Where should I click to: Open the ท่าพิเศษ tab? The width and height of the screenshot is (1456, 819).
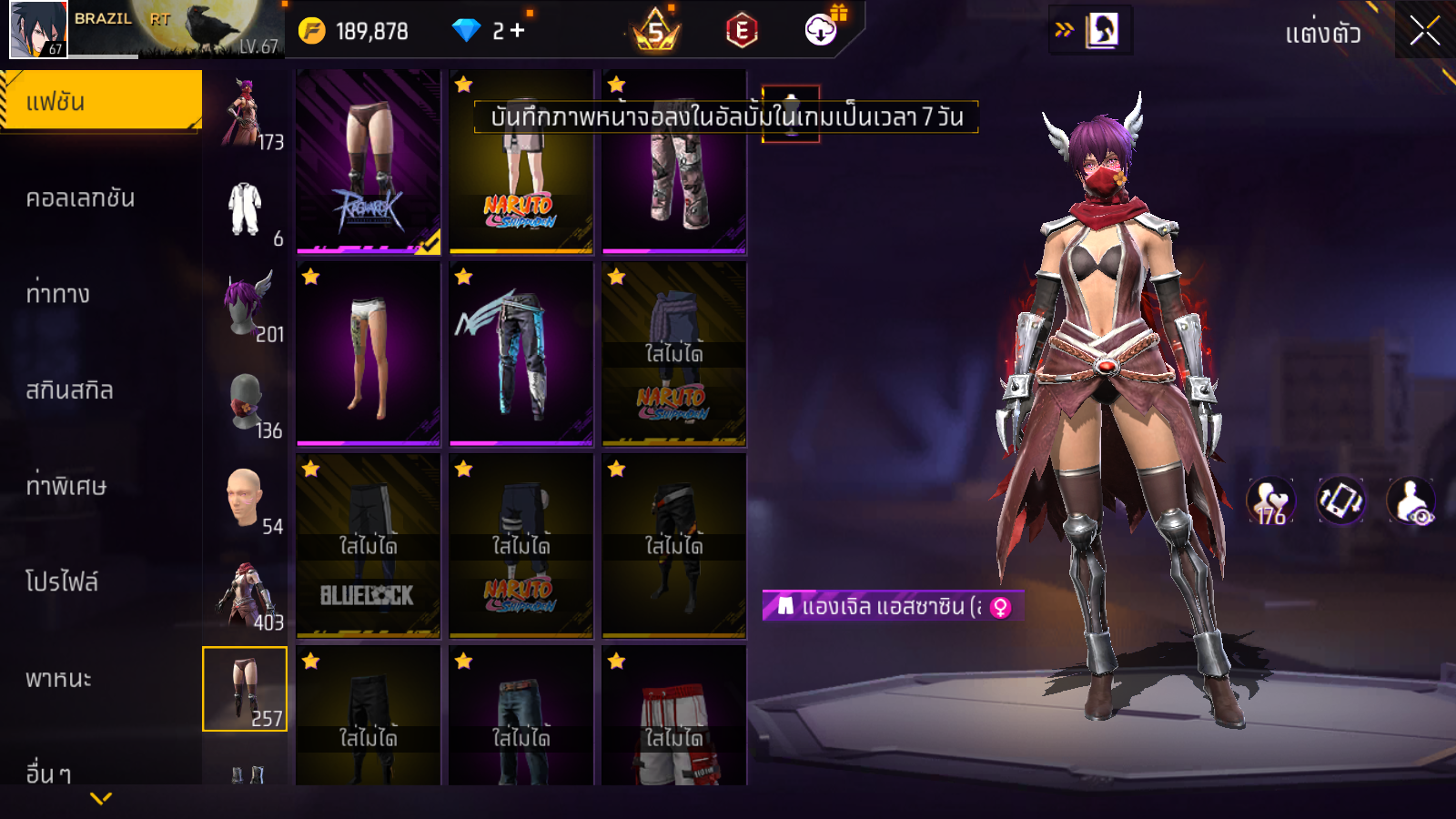(x=66, y=486)
